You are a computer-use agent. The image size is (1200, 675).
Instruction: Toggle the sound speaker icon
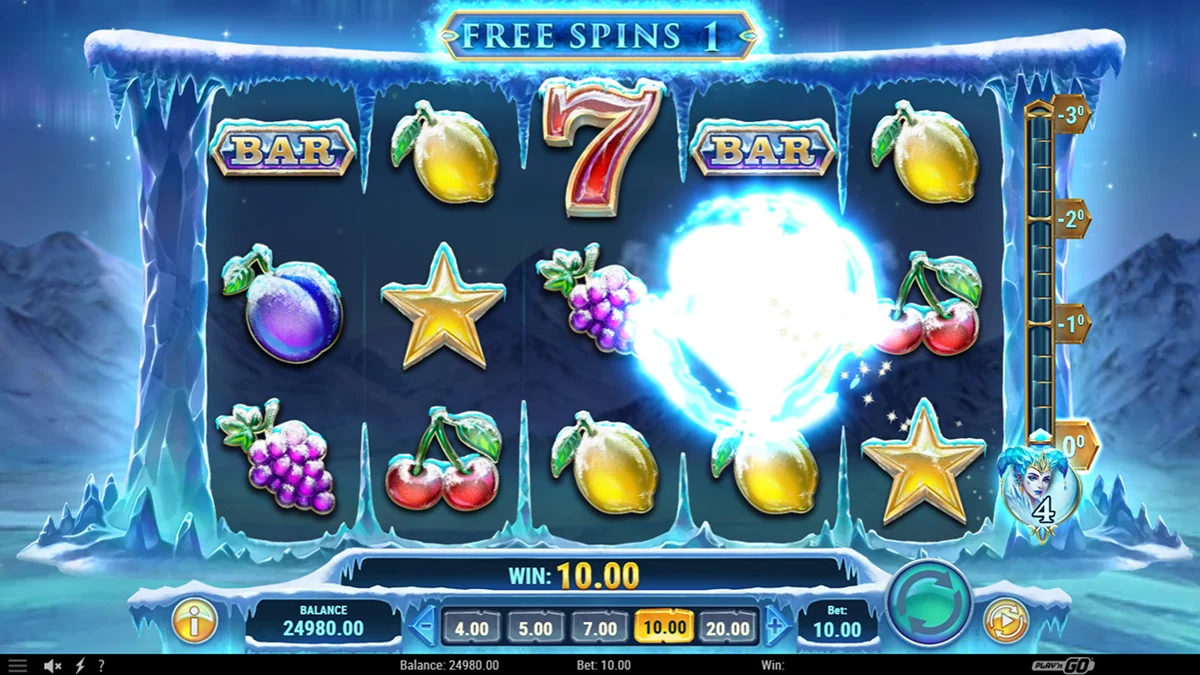[x=52, y=665]
